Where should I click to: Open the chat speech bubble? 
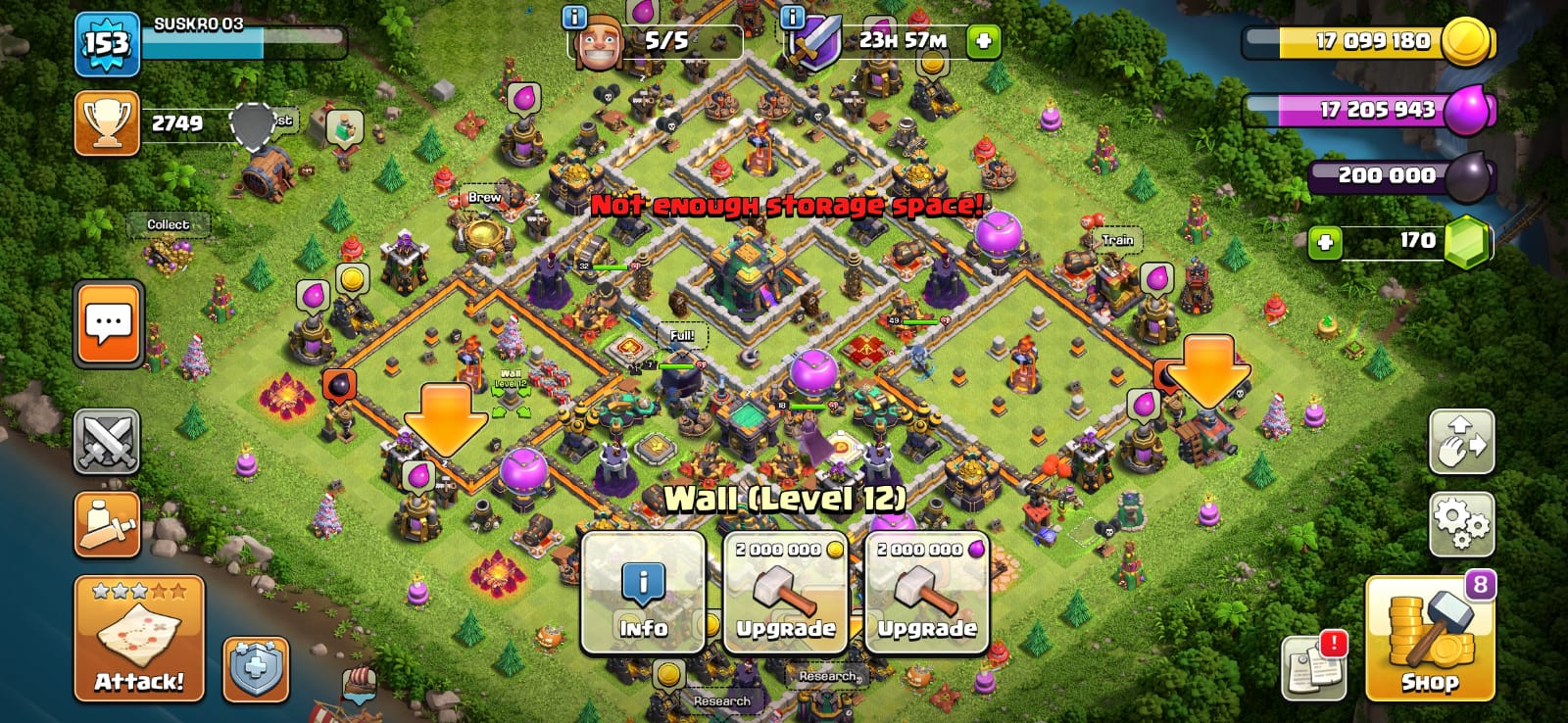click(x=109, y=323)
